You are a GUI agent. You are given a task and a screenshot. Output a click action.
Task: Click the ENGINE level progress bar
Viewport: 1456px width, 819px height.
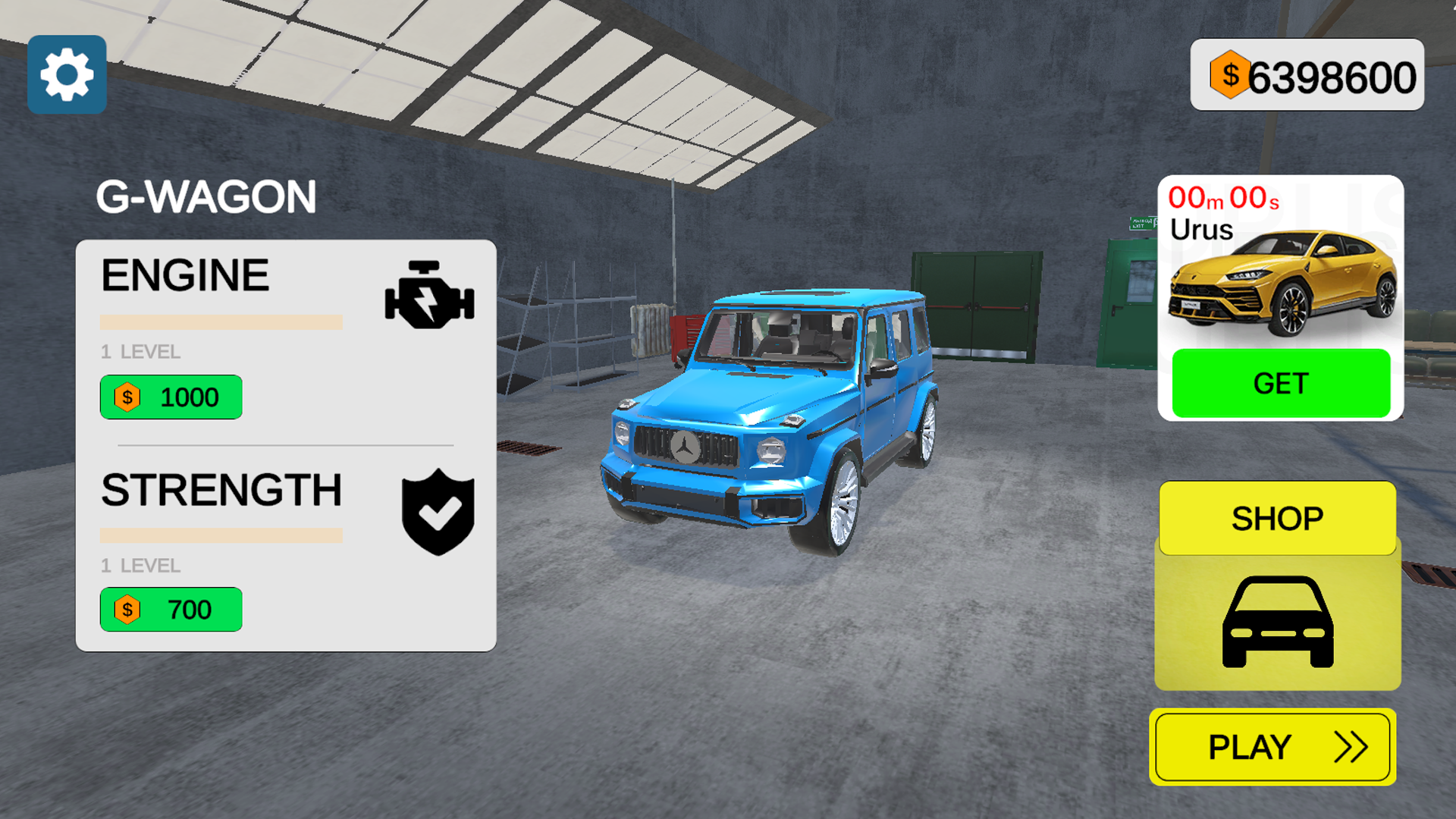(x=221, y=322)
